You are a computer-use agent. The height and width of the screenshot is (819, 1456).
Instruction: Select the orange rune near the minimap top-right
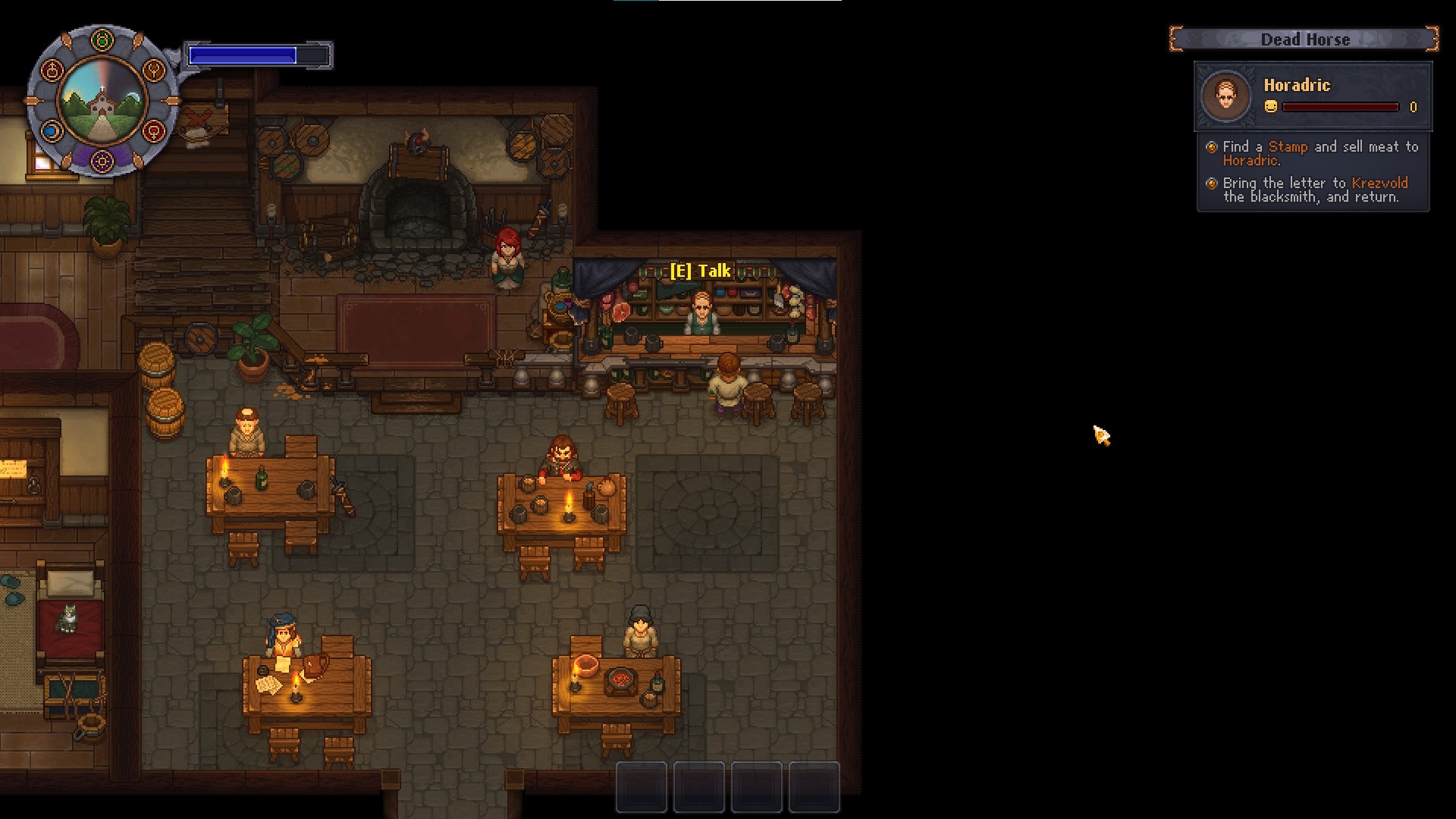point(155,70)
